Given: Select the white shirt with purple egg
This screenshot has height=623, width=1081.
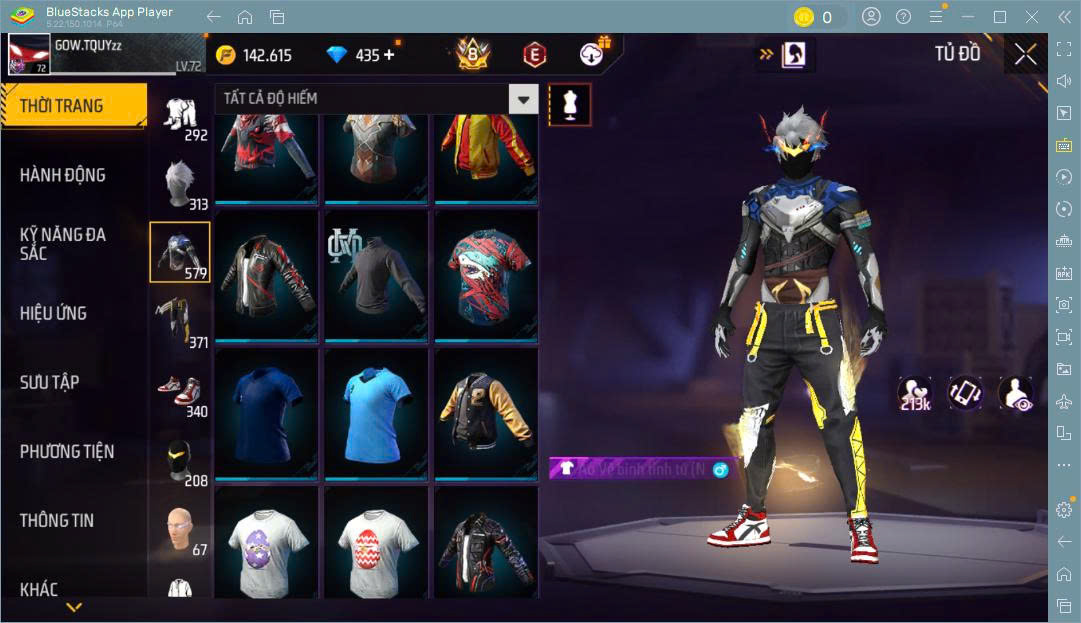Looking at the screenshot, I should [265, 544].
